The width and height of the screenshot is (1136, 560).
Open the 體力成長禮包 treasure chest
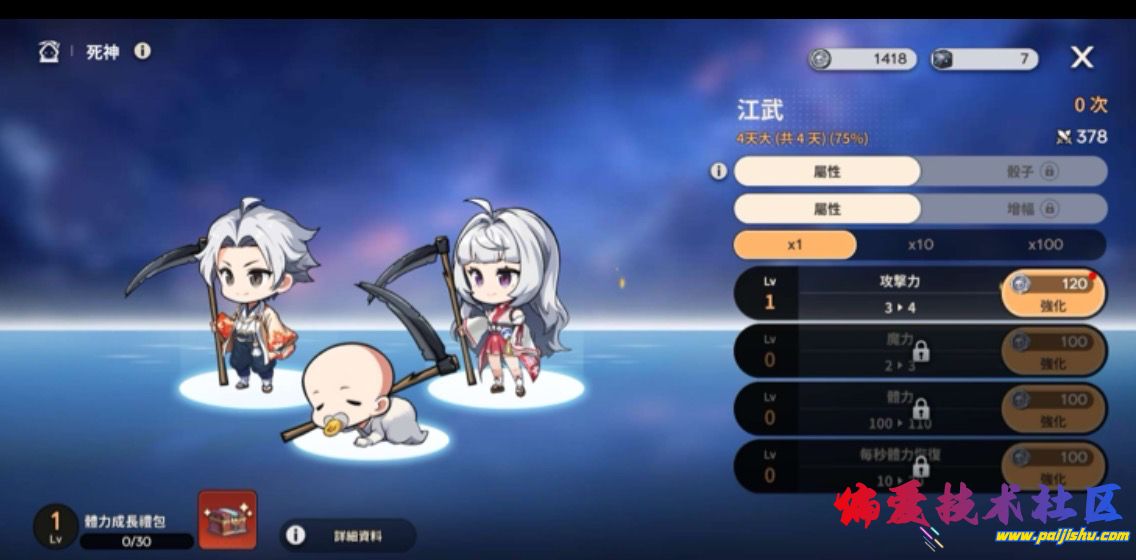[227, 520]
